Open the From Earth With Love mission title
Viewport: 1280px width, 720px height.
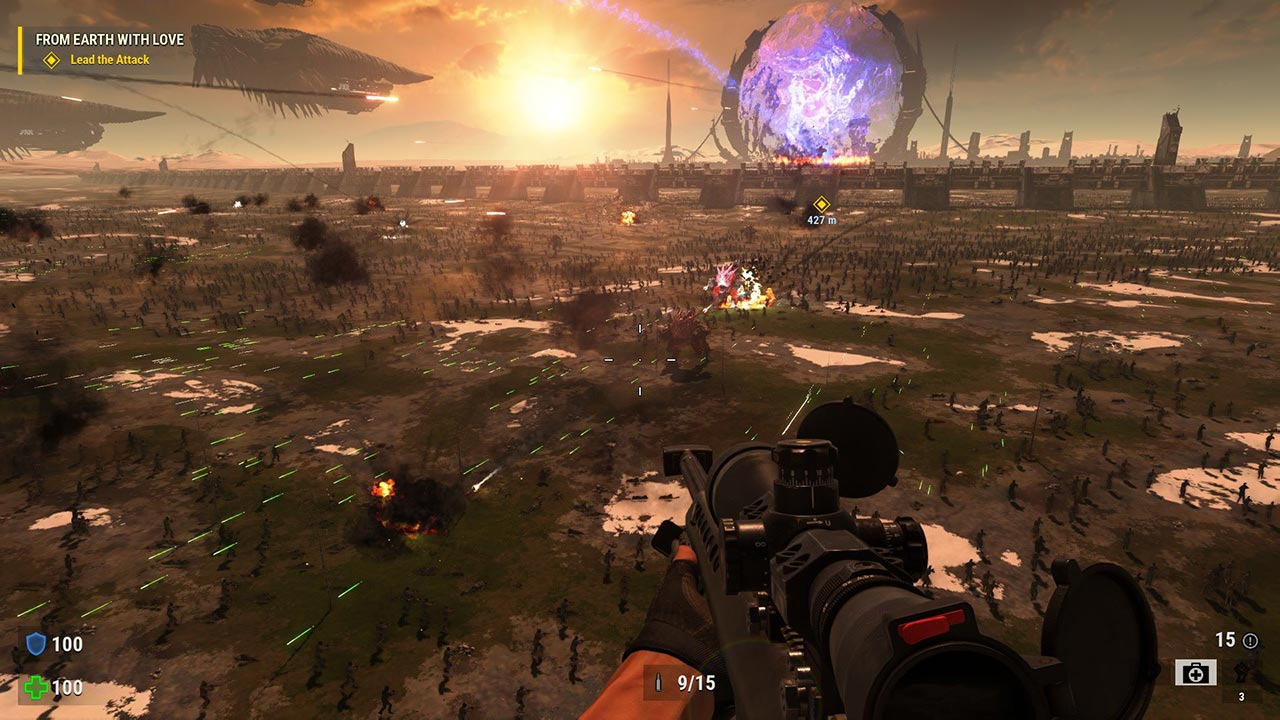tap(109, 40)
